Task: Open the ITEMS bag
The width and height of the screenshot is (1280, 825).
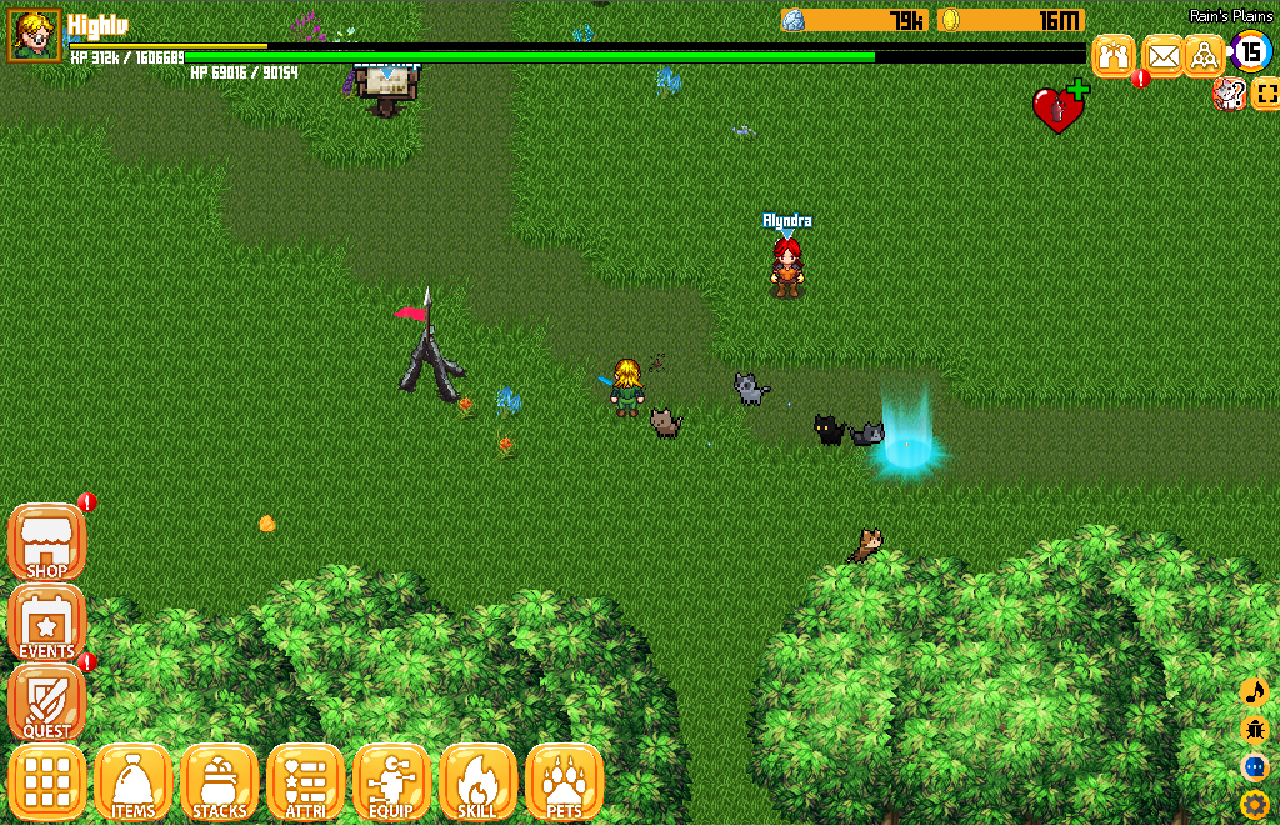Action: pyautogui.click(x=133, y=782)
